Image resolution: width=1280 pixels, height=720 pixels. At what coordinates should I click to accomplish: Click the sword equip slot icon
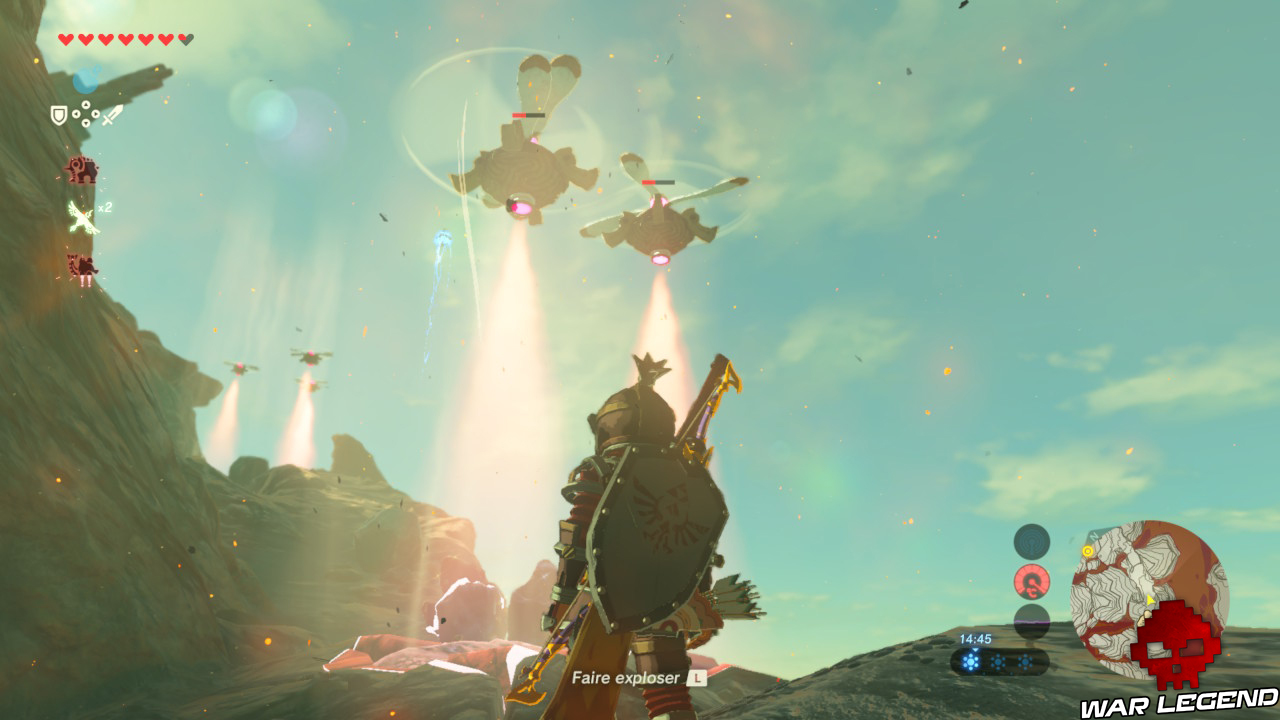tap(110, 115)
